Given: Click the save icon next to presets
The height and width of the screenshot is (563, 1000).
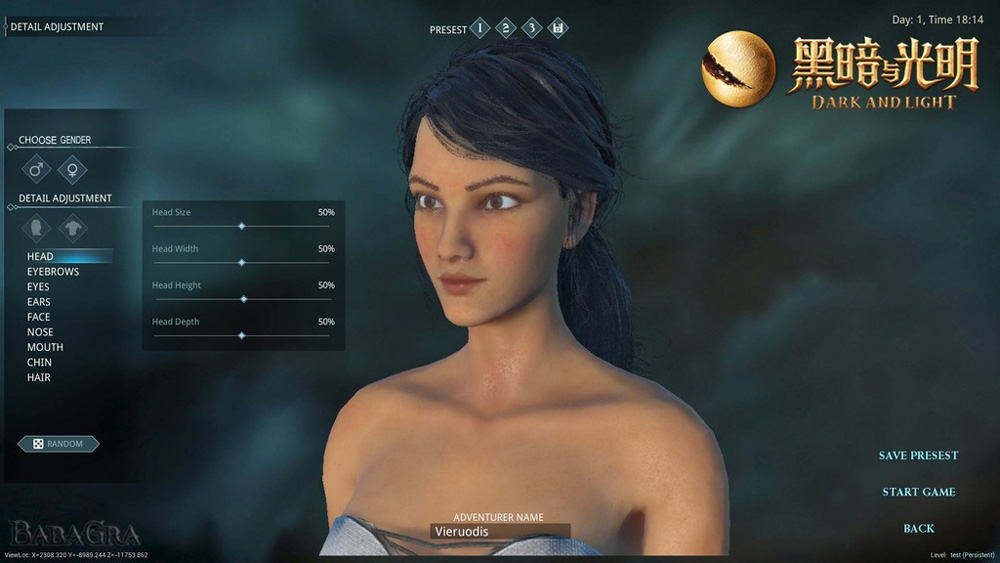Looking at the screenshot, I should click(x=558, y=28).
